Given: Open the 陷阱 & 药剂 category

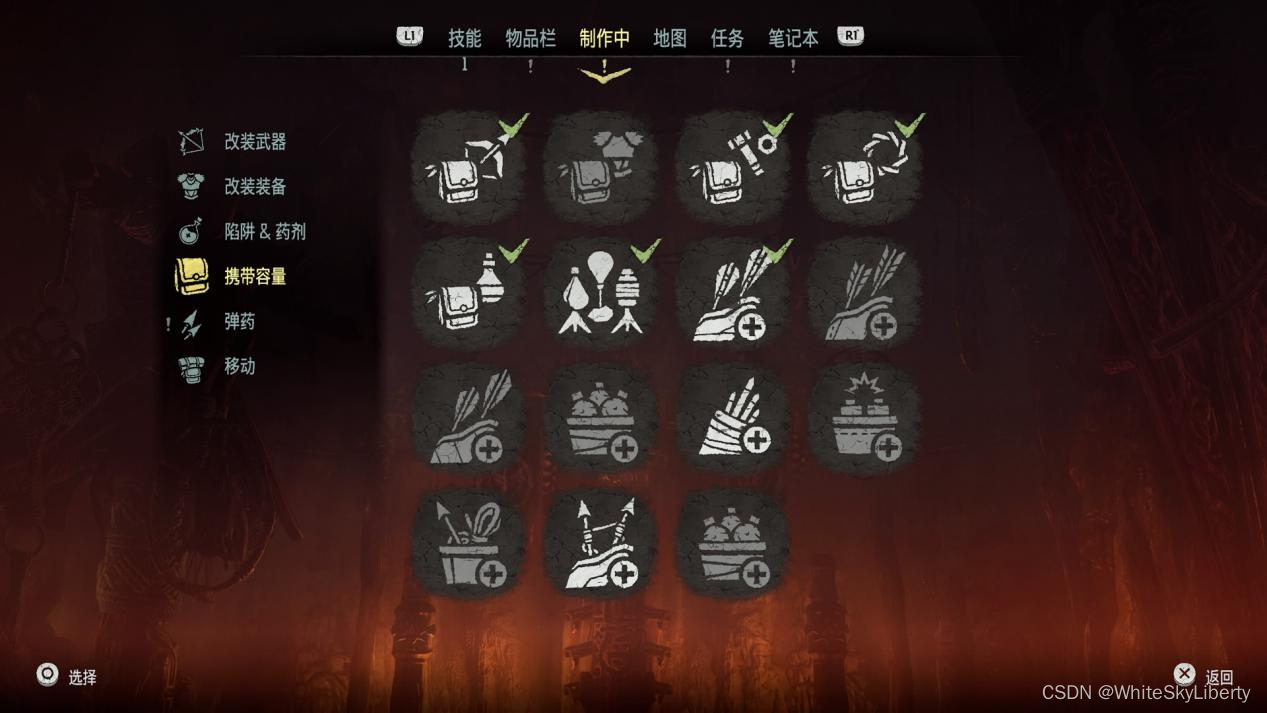Looking at the screenshot, I should (264, 232).
